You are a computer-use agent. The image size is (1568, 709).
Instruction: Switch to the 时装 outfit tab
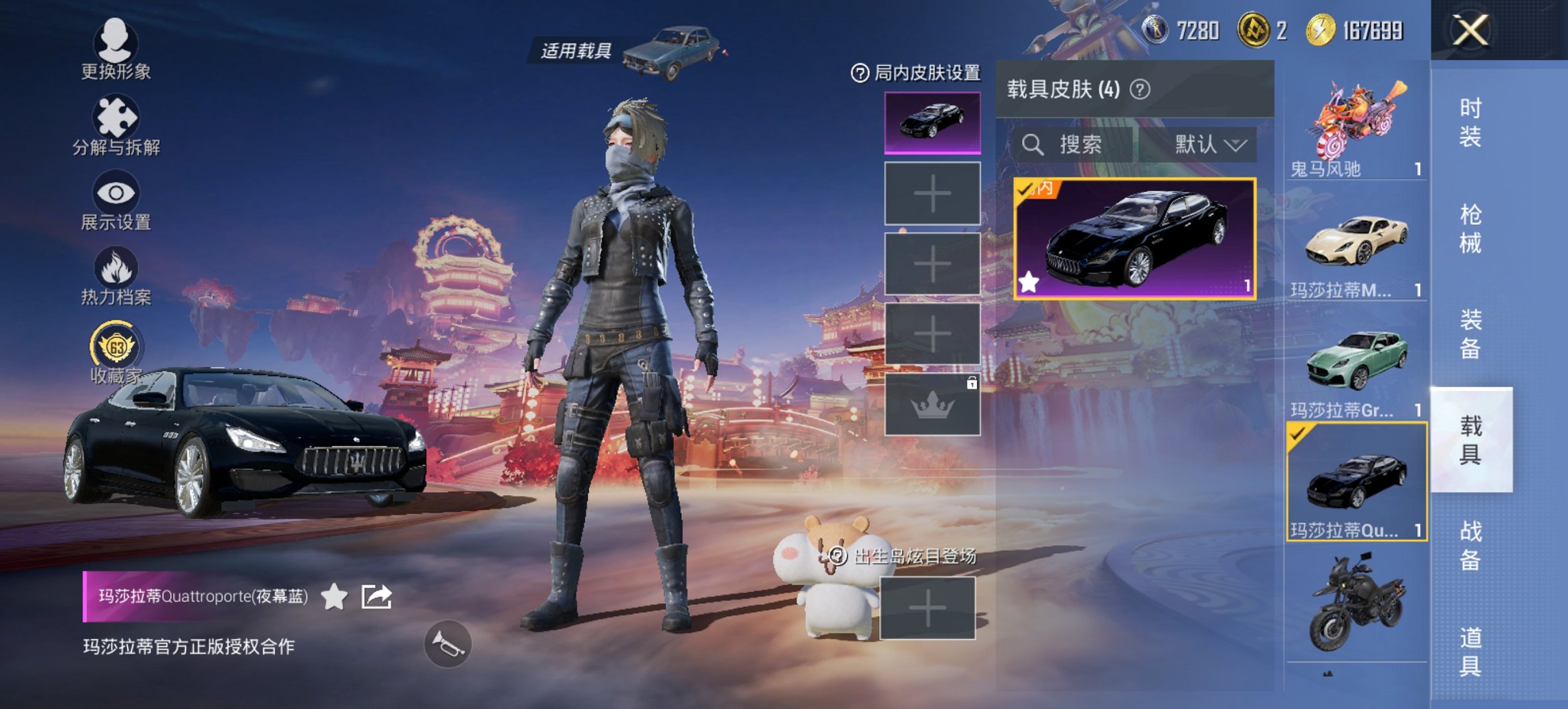point(1472,120)
